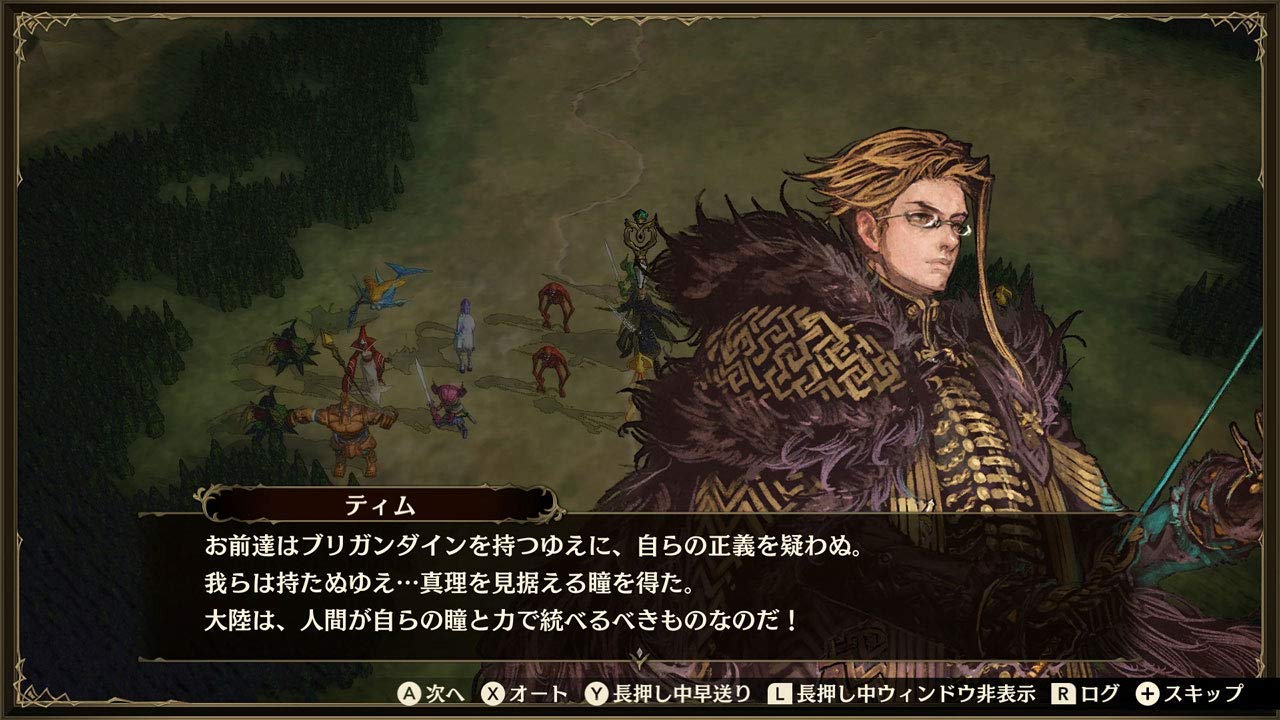Select the red-hatted mage unit

[364, 353]
